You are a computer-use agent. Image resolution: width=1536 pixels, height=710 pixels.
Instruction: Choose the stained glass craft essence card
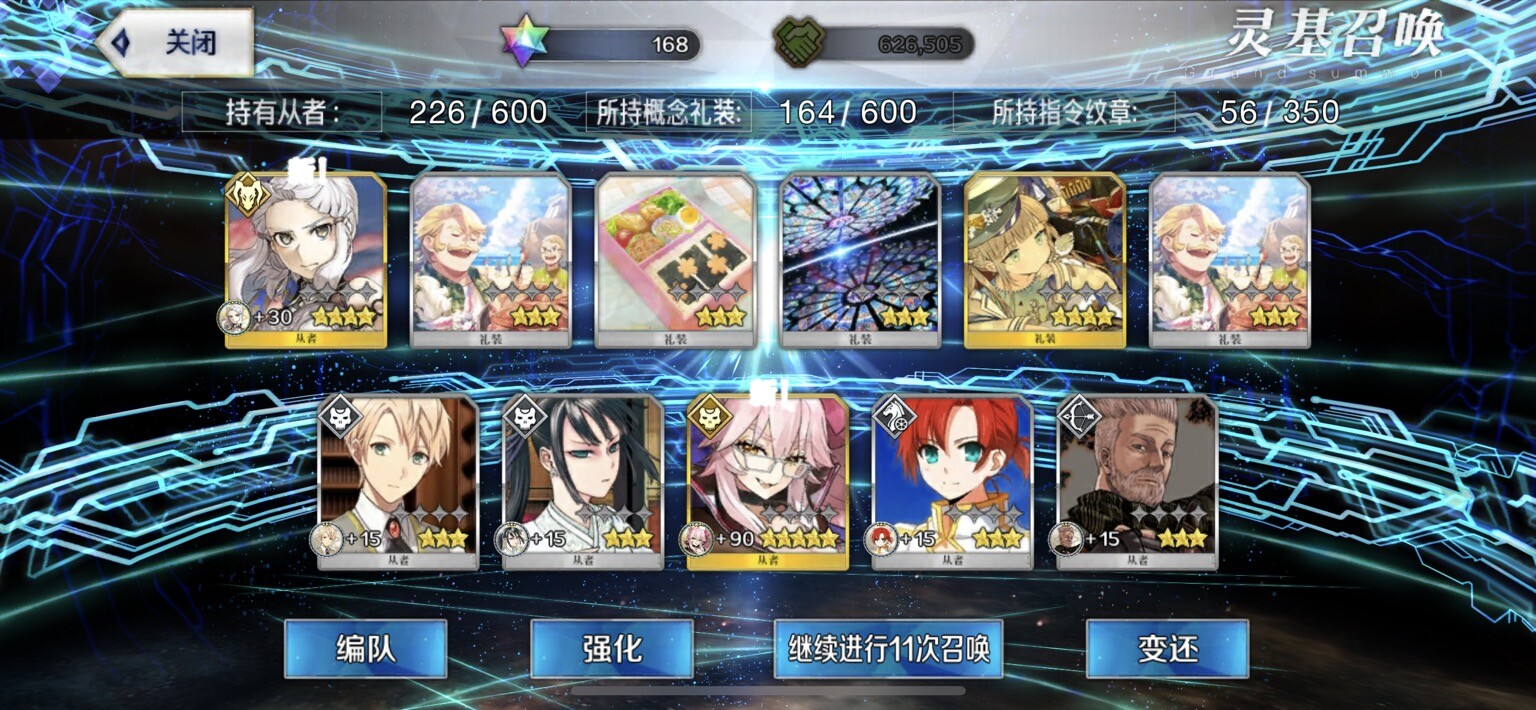tap(860, 260)
